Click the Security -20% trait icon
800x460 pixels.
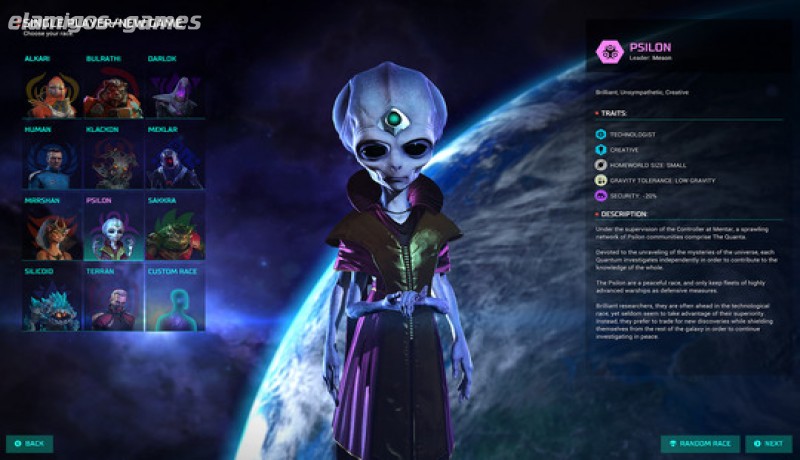tap(600, 196)
